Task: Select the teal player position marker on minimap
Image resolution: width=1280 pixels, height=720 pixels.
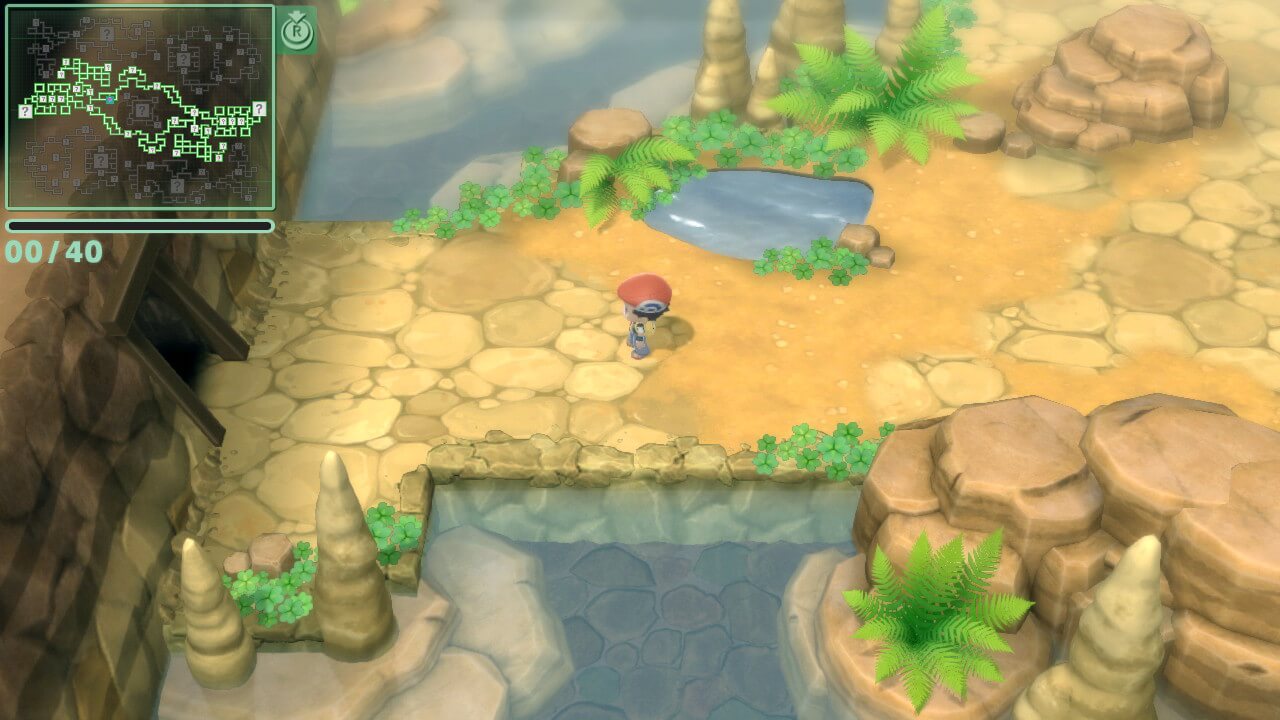Action: coord(110,99)
